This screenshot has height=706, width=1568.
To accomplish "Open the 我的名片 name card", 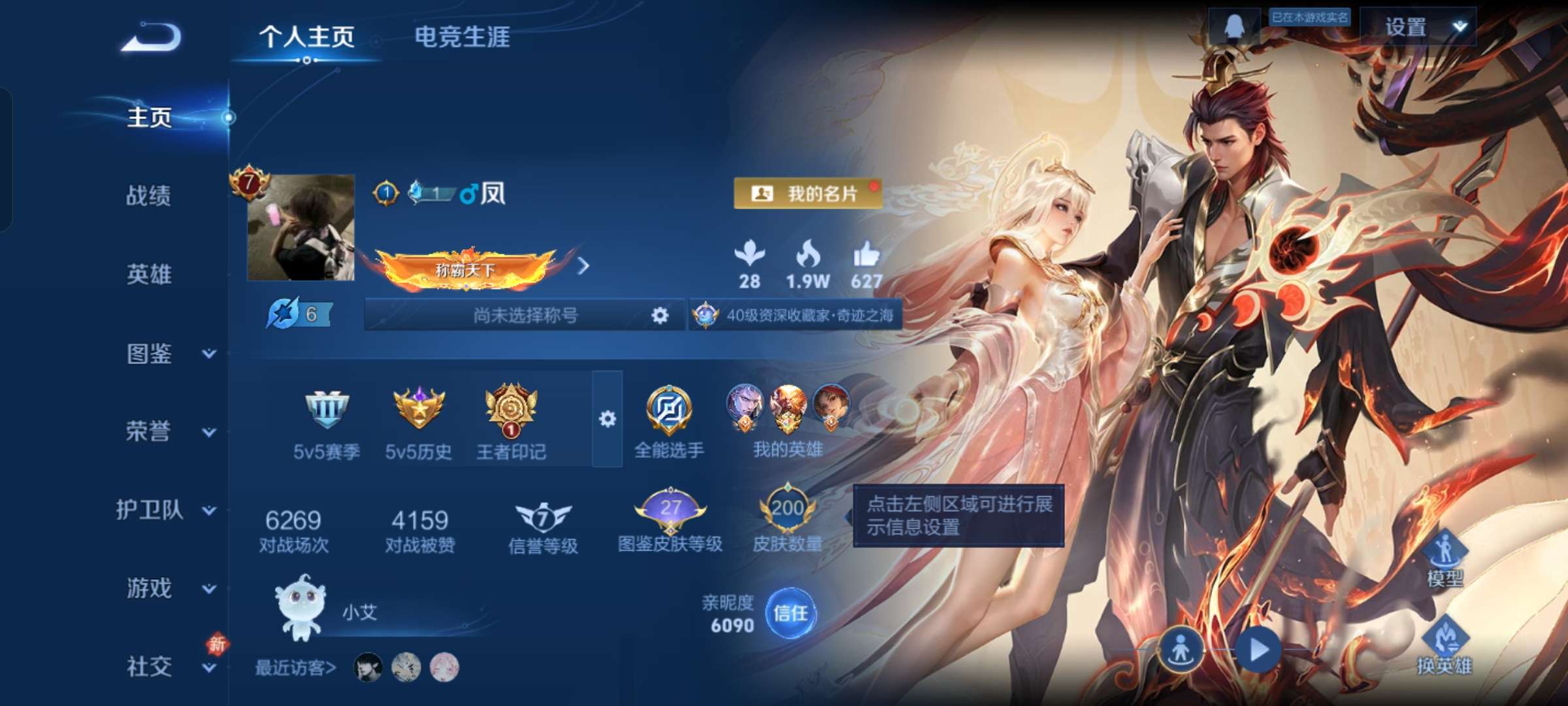I will [x=810, y=193].
